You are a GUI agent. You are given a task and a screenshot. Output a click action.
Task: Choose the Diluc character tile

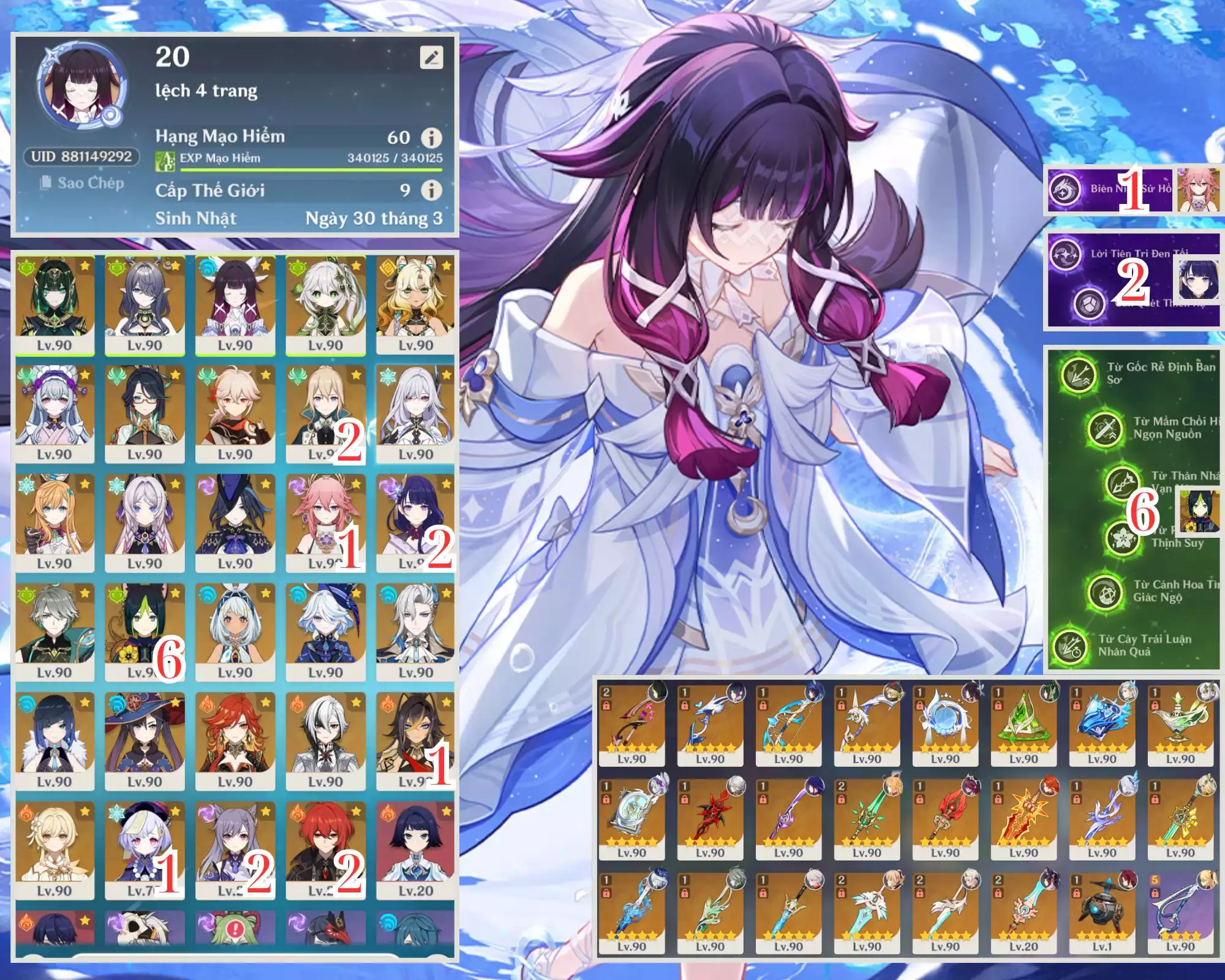pos(325,850)
